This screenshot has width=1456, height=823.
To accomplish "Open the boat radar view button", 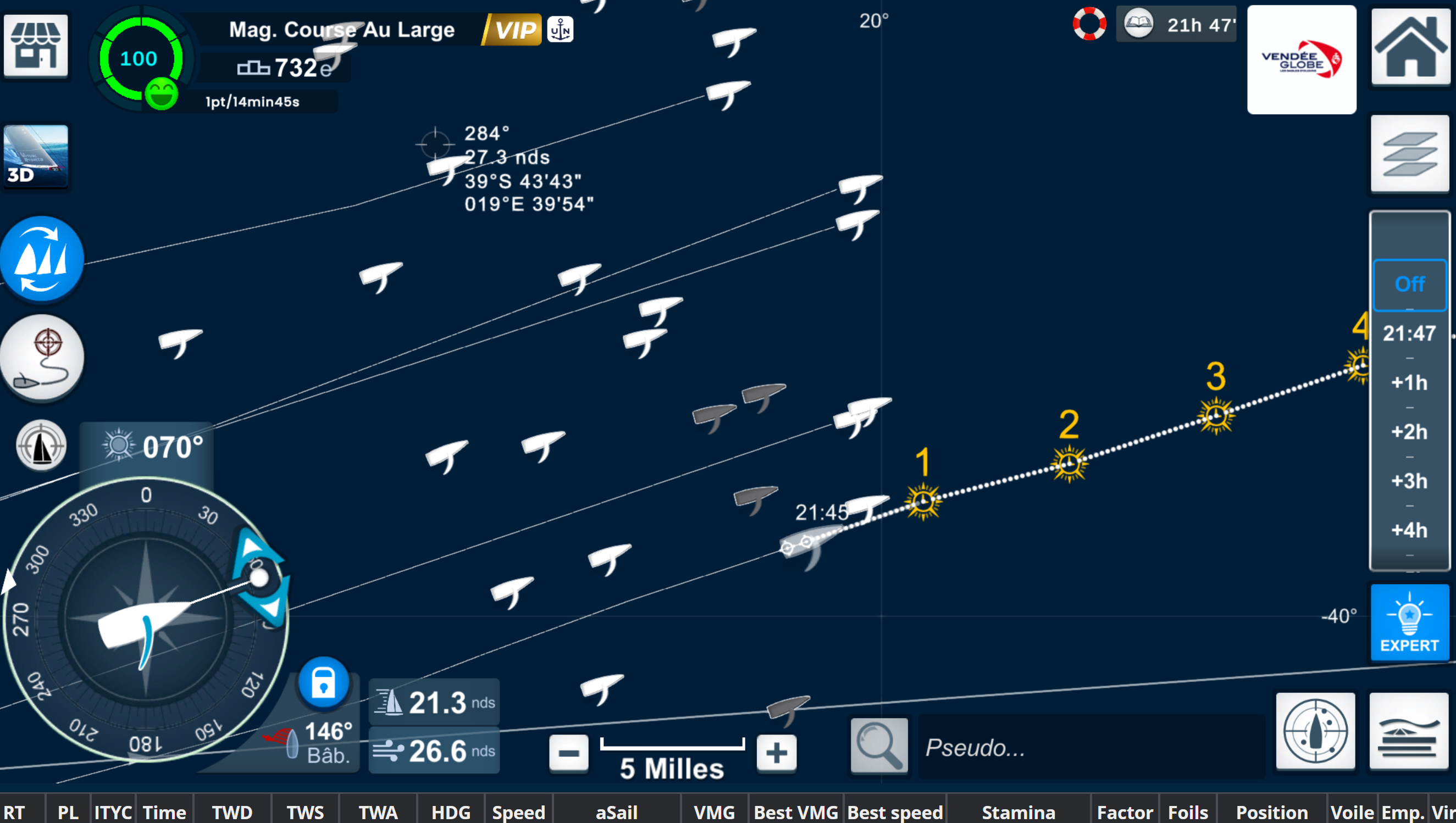I will tap(1315, 731).
